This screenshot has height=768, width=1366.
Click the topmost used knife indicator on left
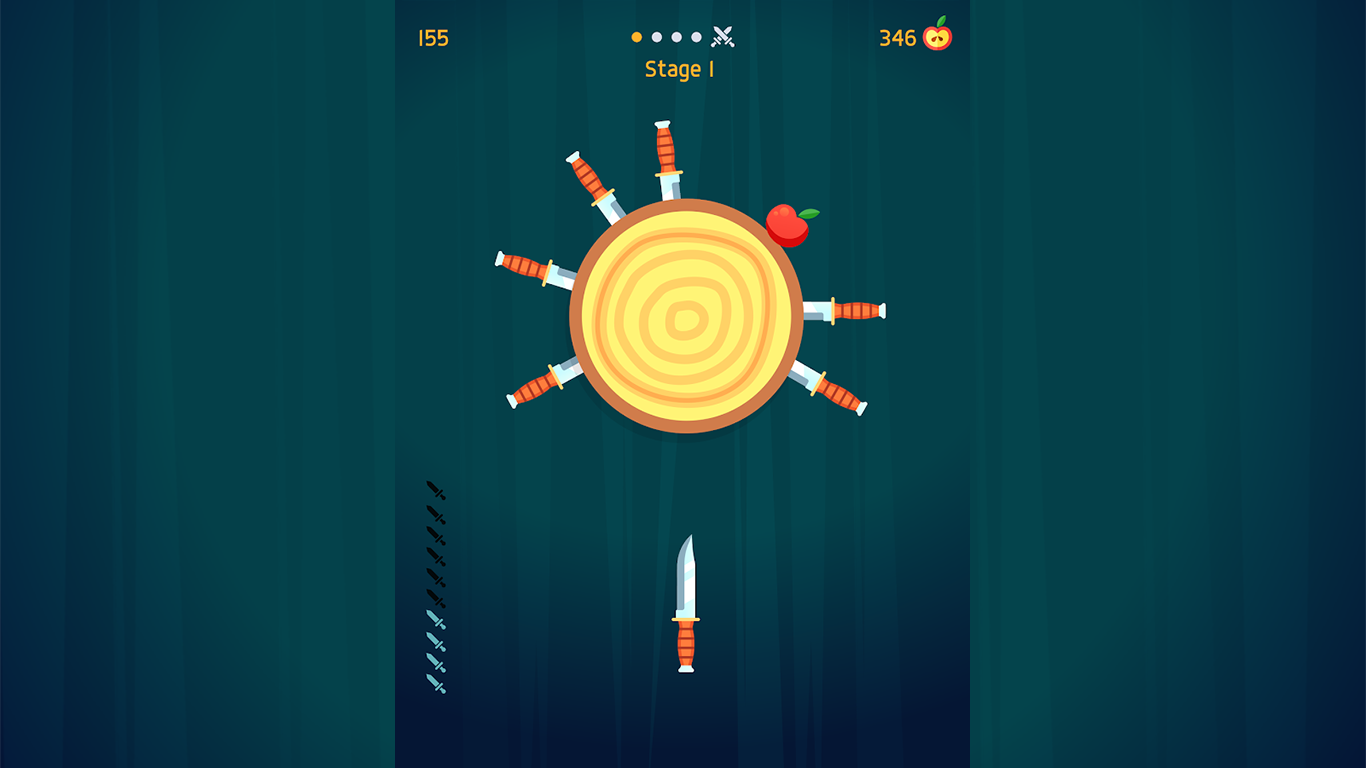point(436,491)
